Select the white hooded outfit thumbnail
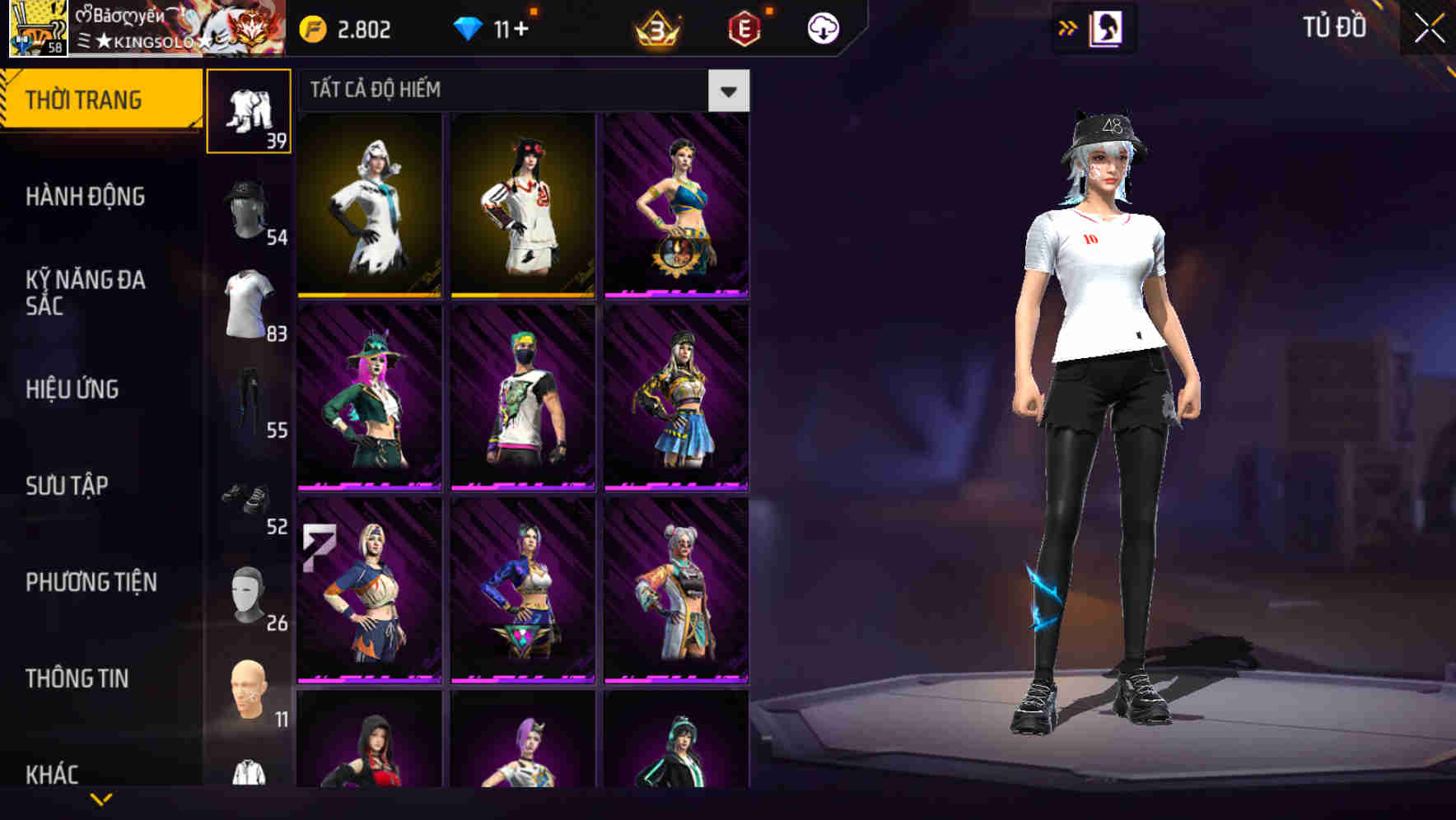Image resolution: width=1456 pixels, height=820 pixels. [x=369, y=204]
